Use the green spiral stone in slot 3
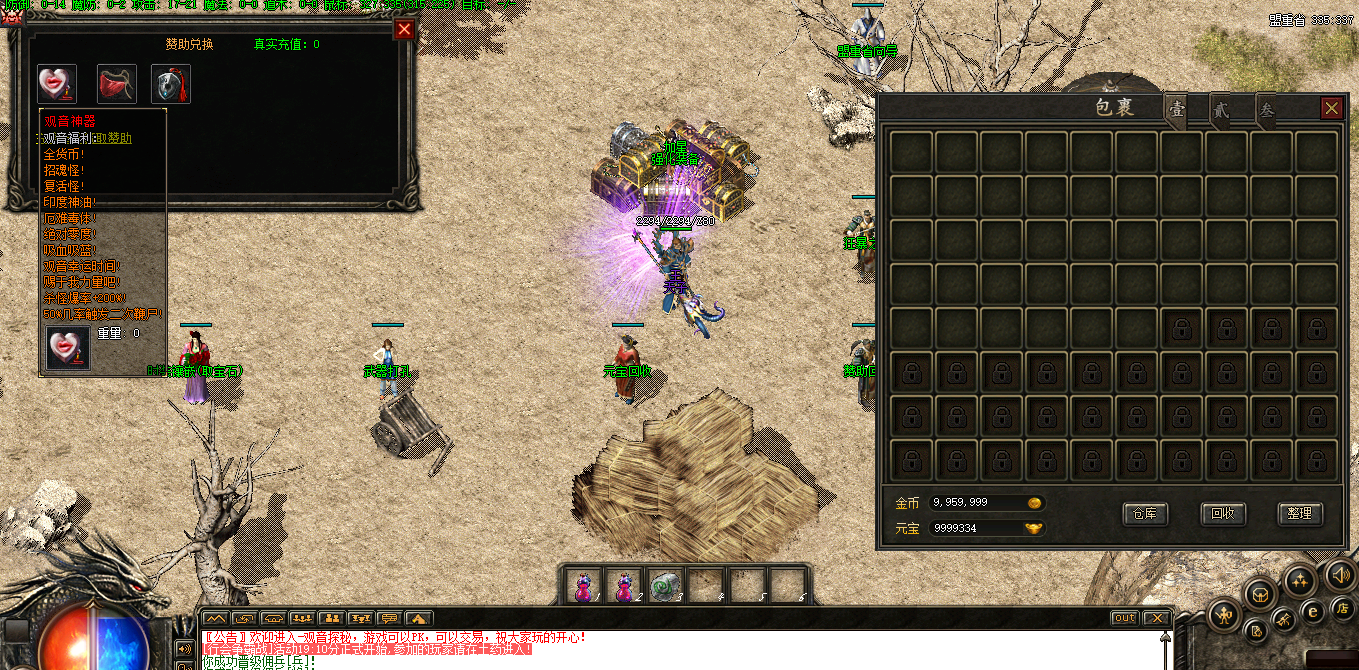 point(665,586)
